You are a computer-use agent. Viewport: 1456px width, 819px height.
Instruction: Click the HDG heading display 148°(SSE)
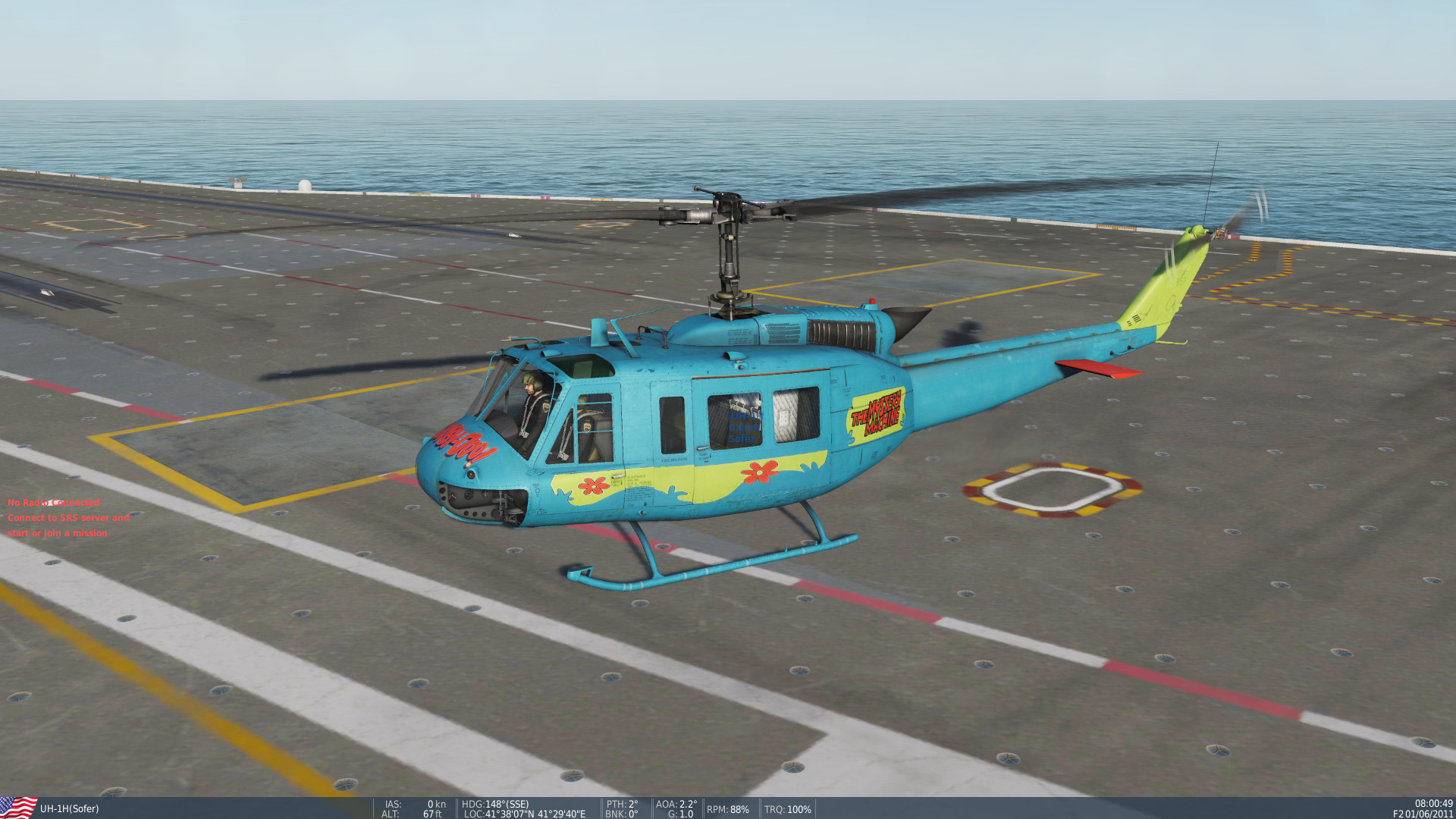pos(494,804)
